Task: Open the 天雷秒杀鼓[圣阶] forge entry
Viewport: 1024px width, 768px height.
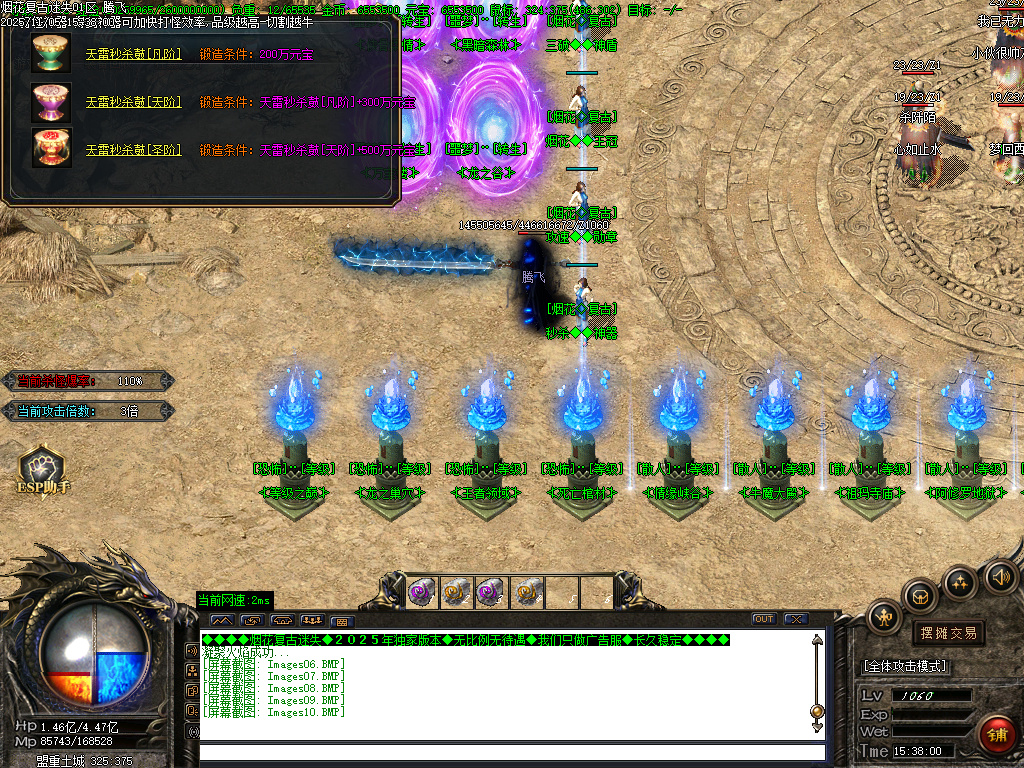Action: 133,150
